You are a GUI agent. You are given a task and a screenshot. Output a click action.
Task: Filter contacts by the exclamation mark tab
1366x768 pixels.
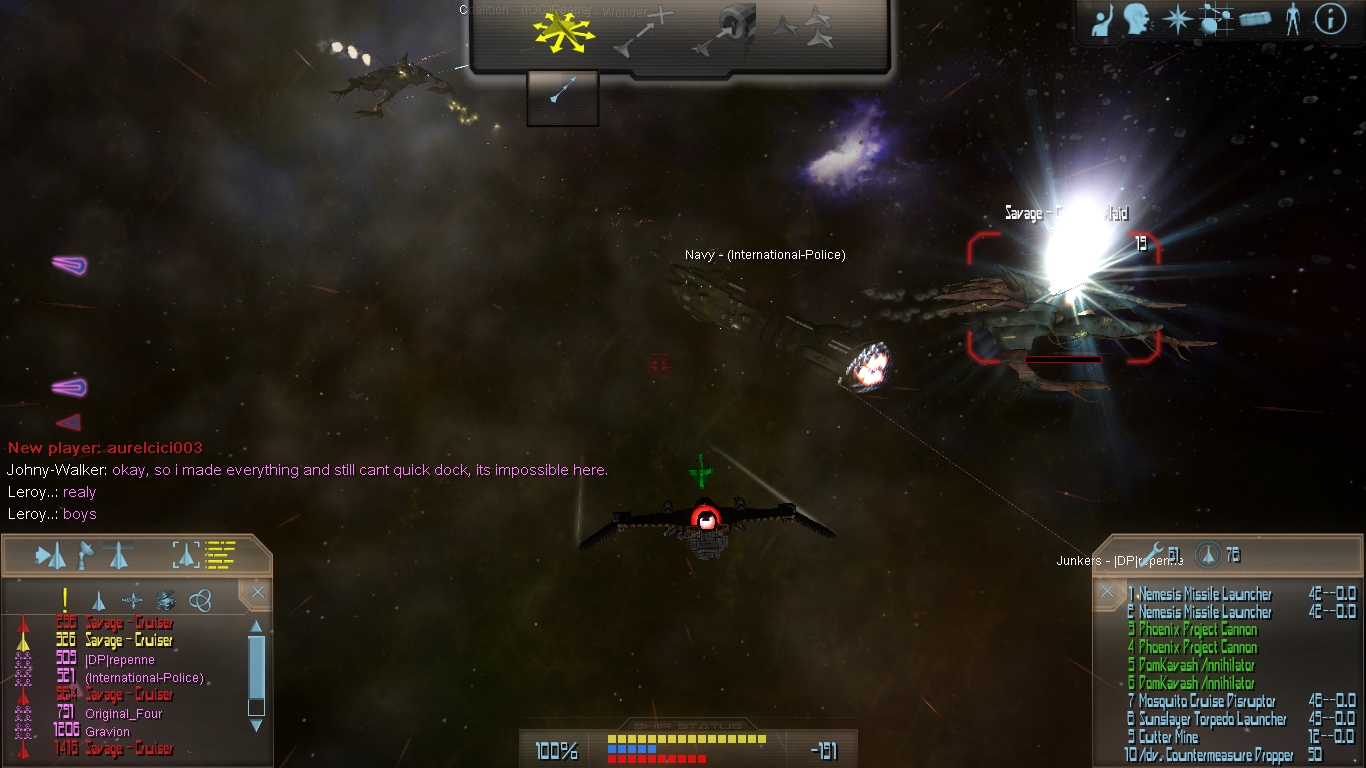coord(65,600)
